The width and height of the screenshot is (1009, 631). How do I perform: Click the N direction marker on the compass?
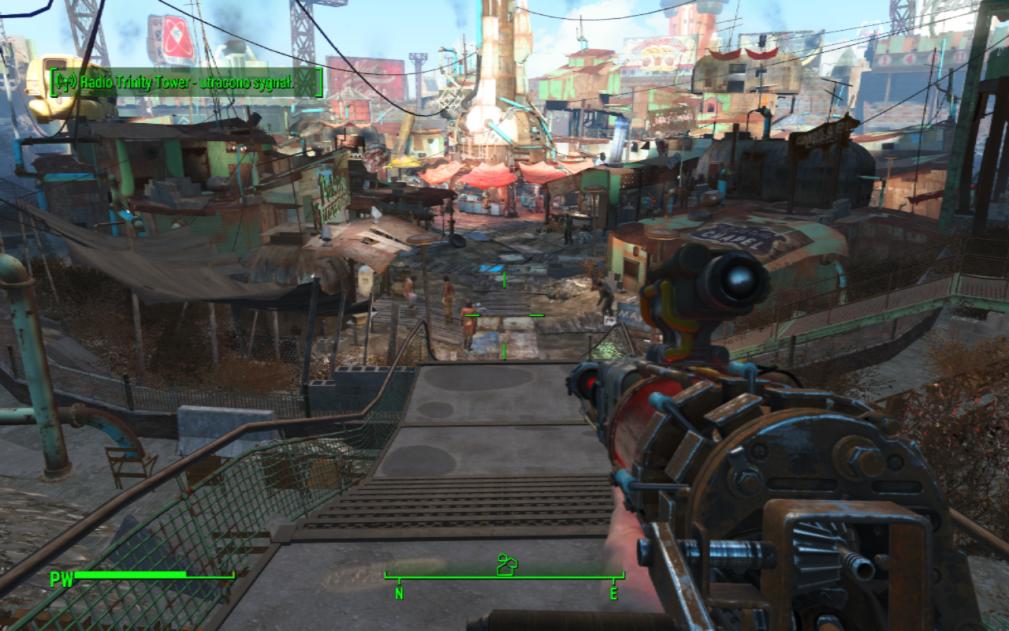[399, 593]
